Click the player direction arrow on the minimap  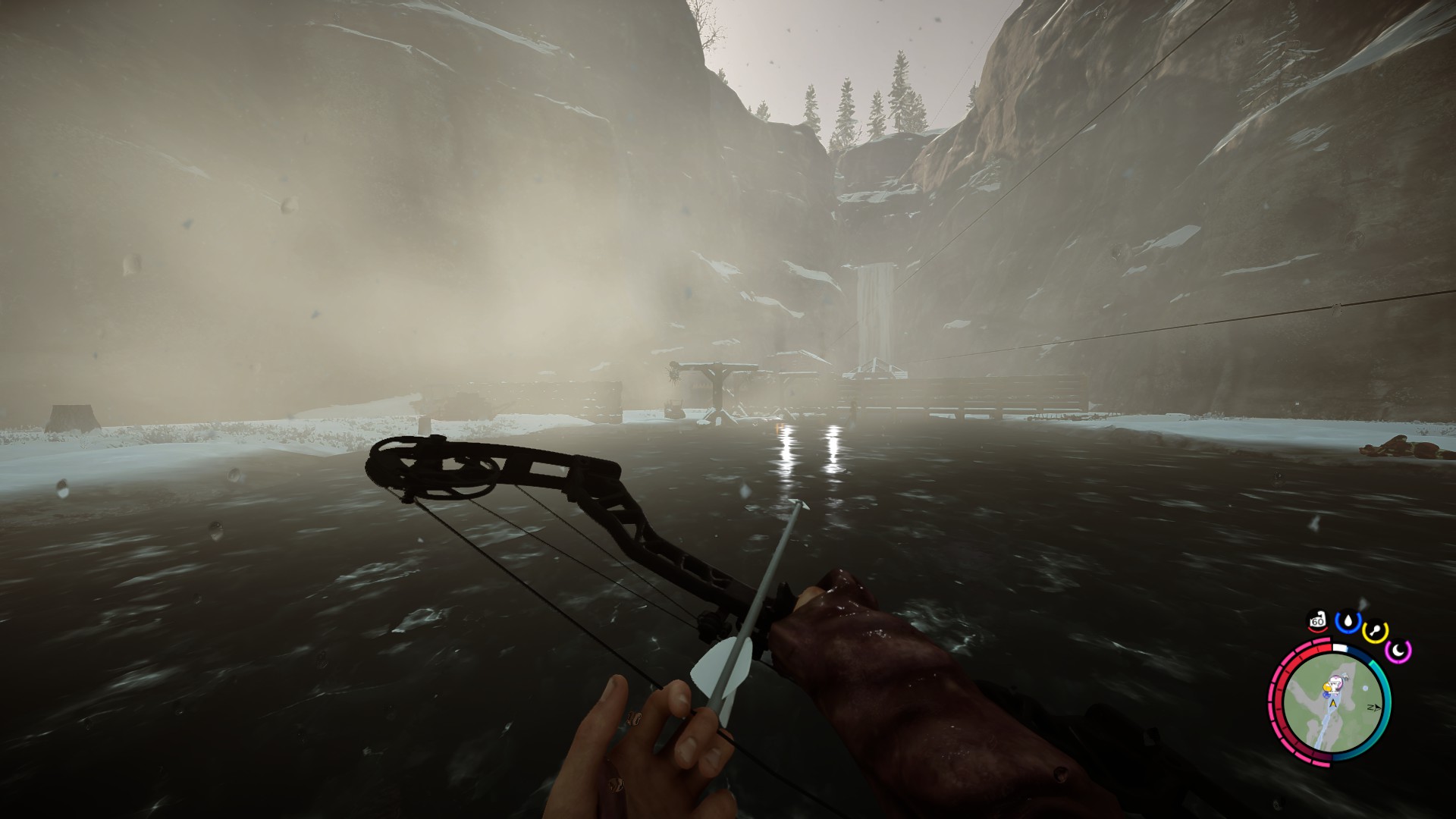1333,703
